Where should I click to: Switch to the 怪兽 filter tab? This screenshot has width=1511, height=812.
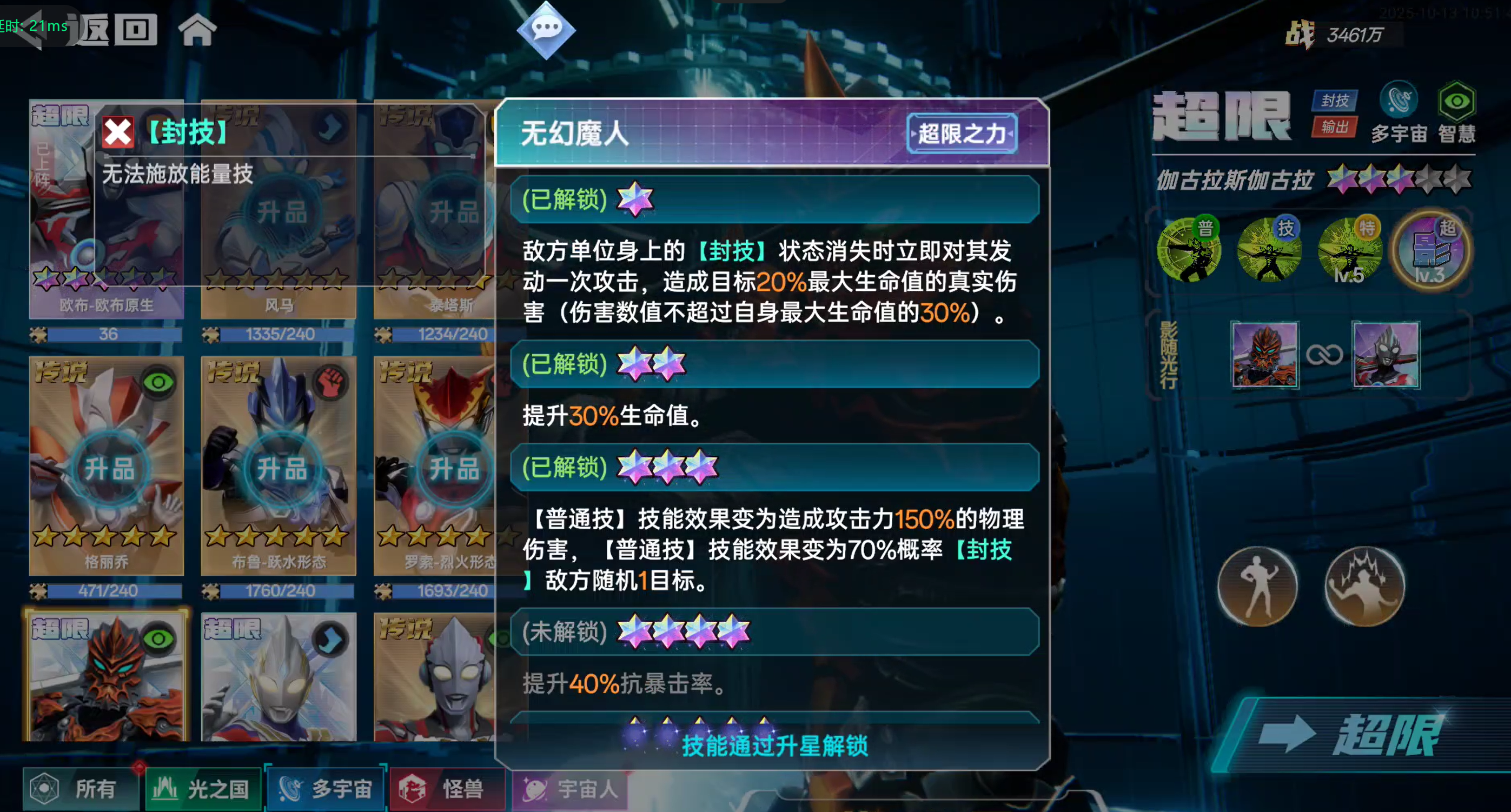pyautogui.click(x=448, y=790)
